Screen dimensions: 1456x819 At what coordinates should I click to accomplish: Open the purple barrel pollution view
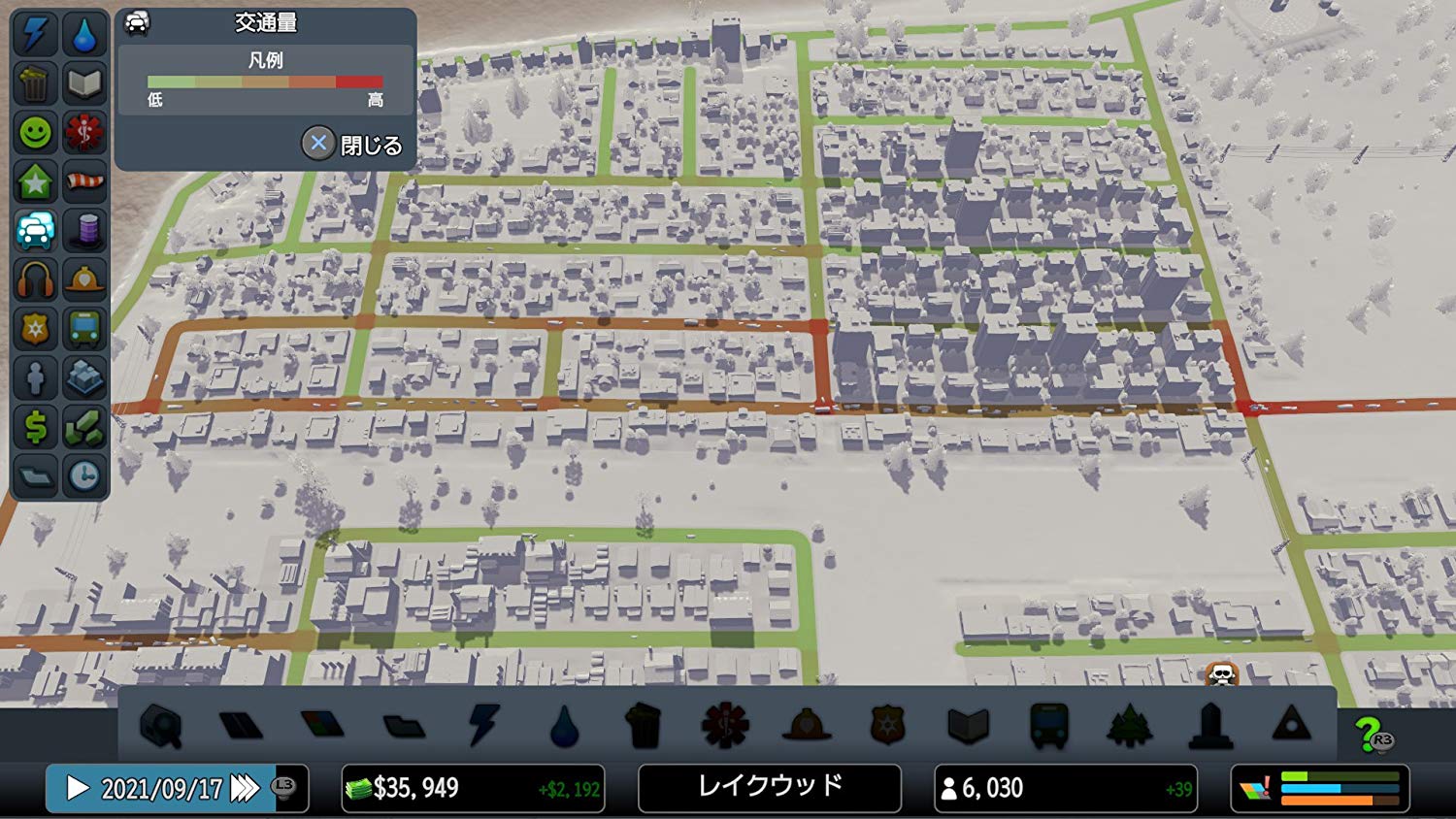click(84, 231)
